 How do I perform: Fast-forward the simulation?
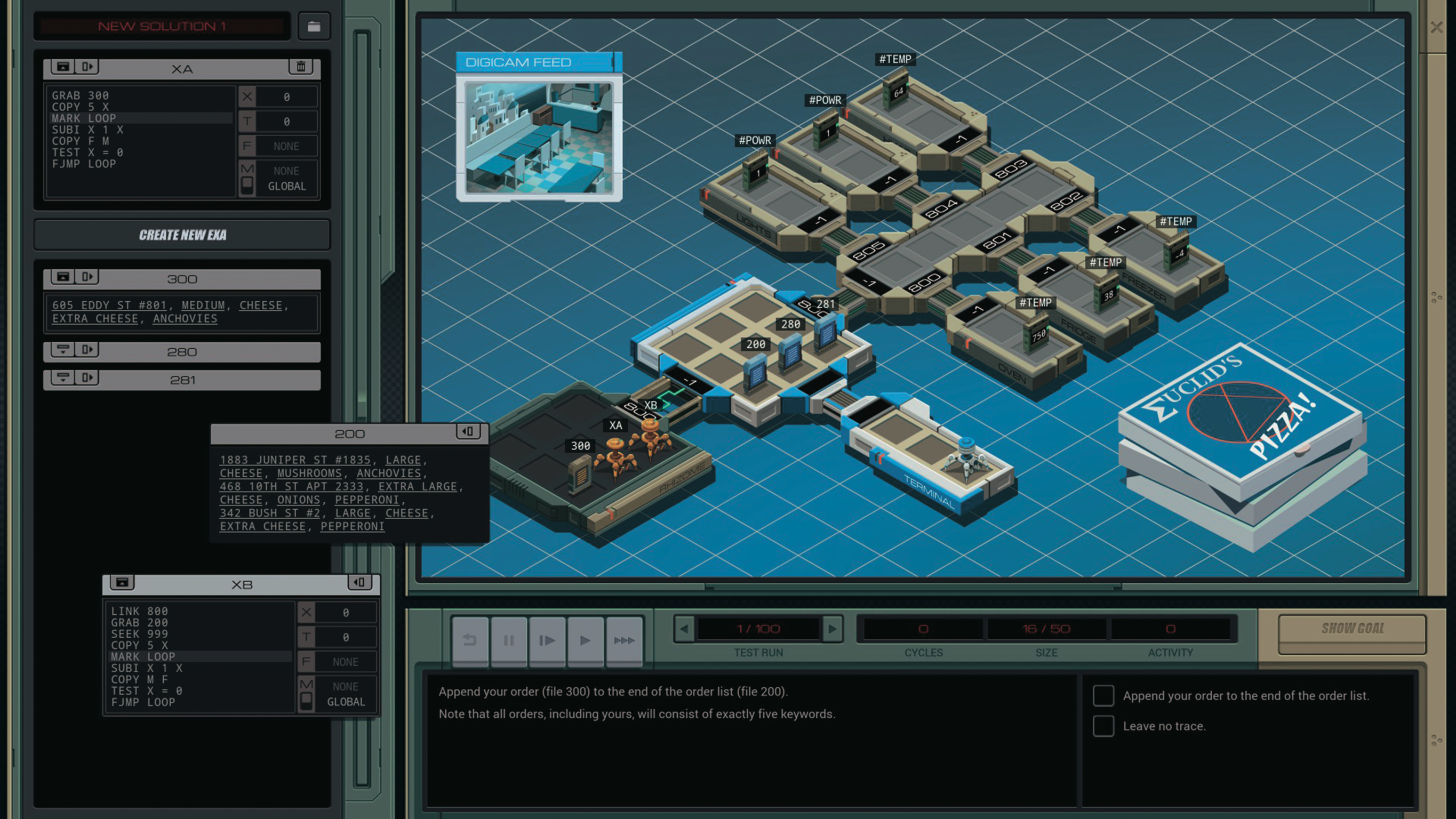coord(624,640)
